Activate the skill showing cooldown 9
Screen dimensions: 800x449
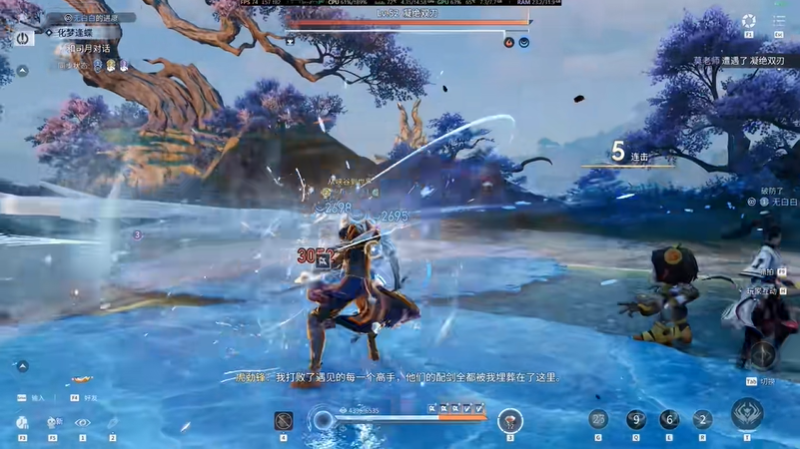[x=636, y=420]
